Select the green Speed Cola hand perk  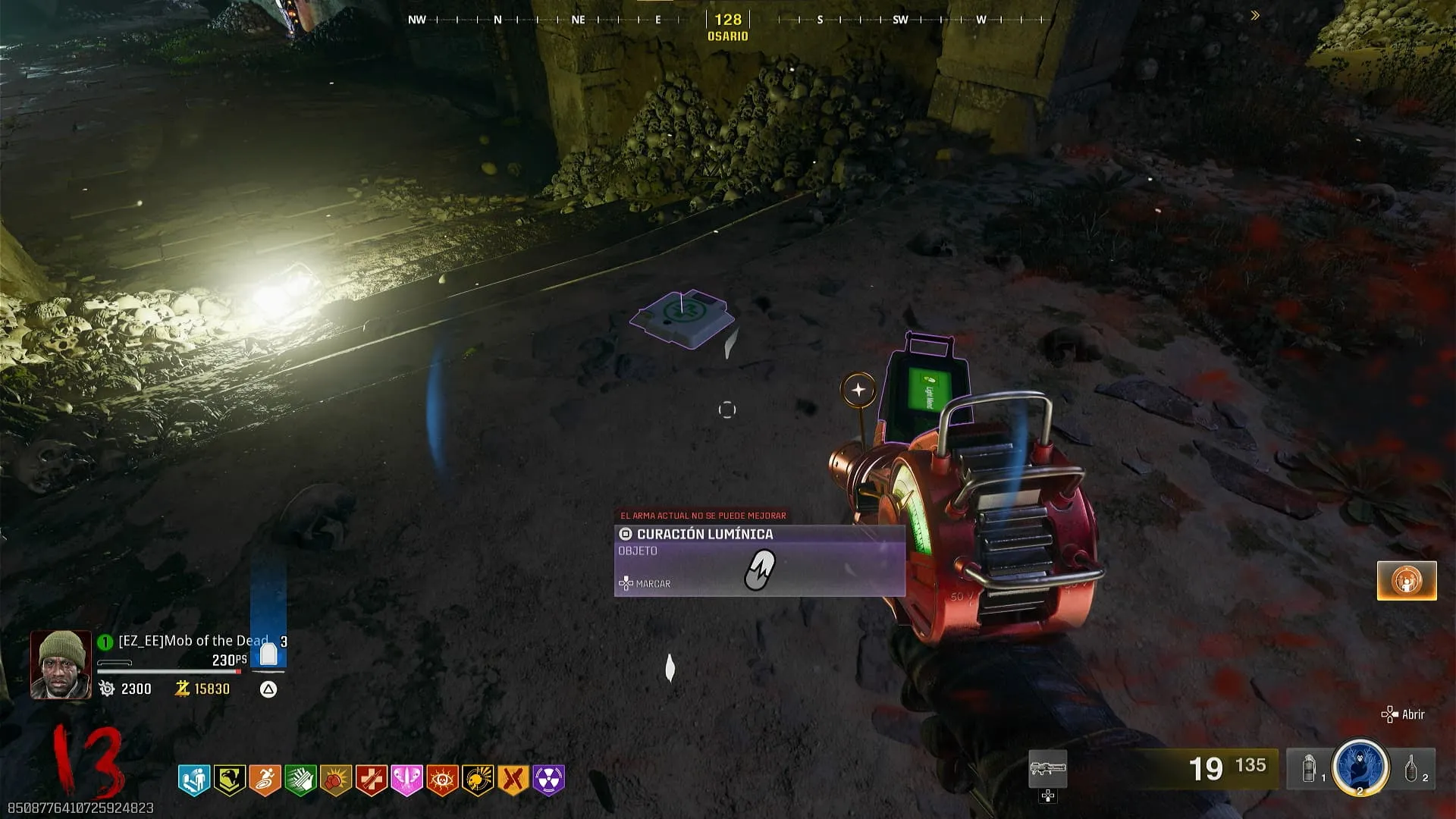coord(300,780)
